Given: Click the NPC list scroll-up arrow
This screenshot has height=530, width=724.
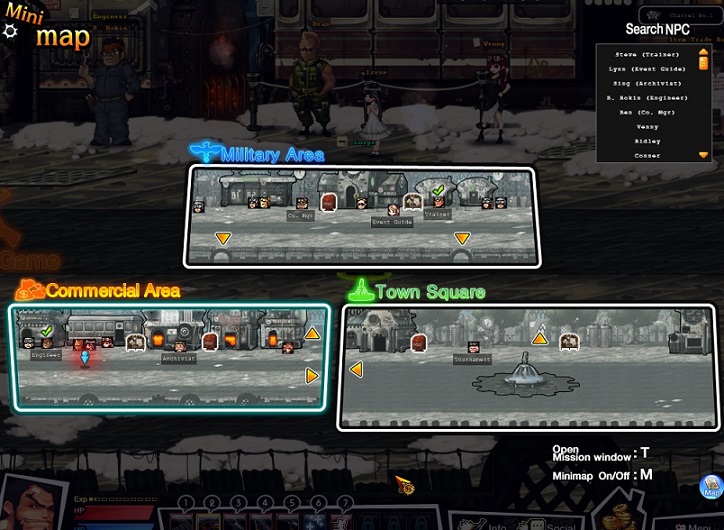Looking at the screenshot, I should (704, 51).
